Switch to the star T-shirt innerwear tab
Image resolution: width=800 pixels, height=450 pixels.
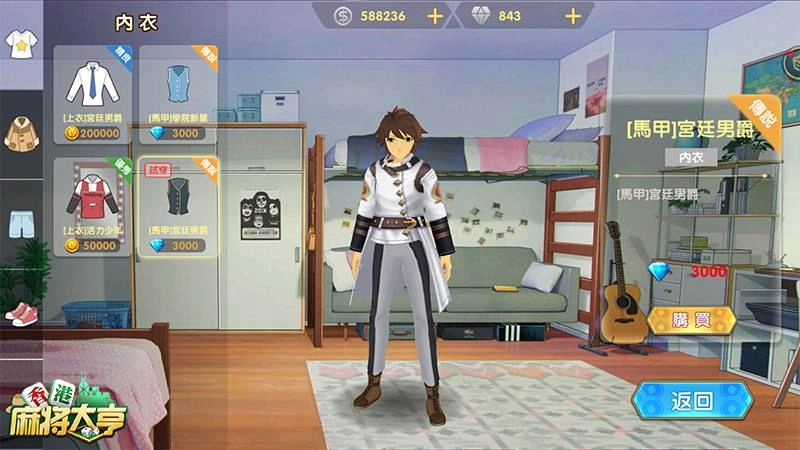(19, 44)
